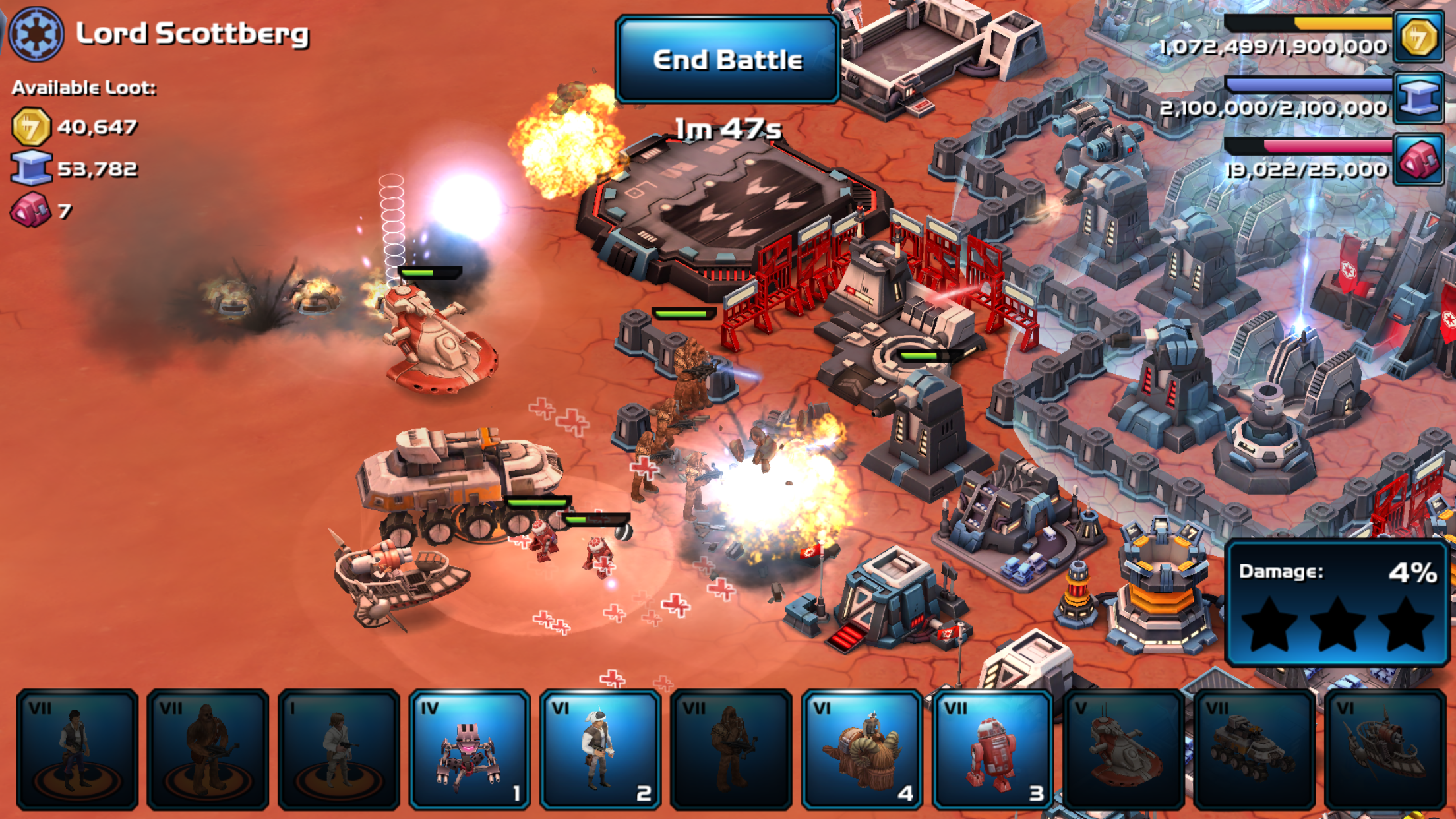End the battle with the End Battle button
The width and height of the screenshot is (1456, 819).
(x=727, y=60)
